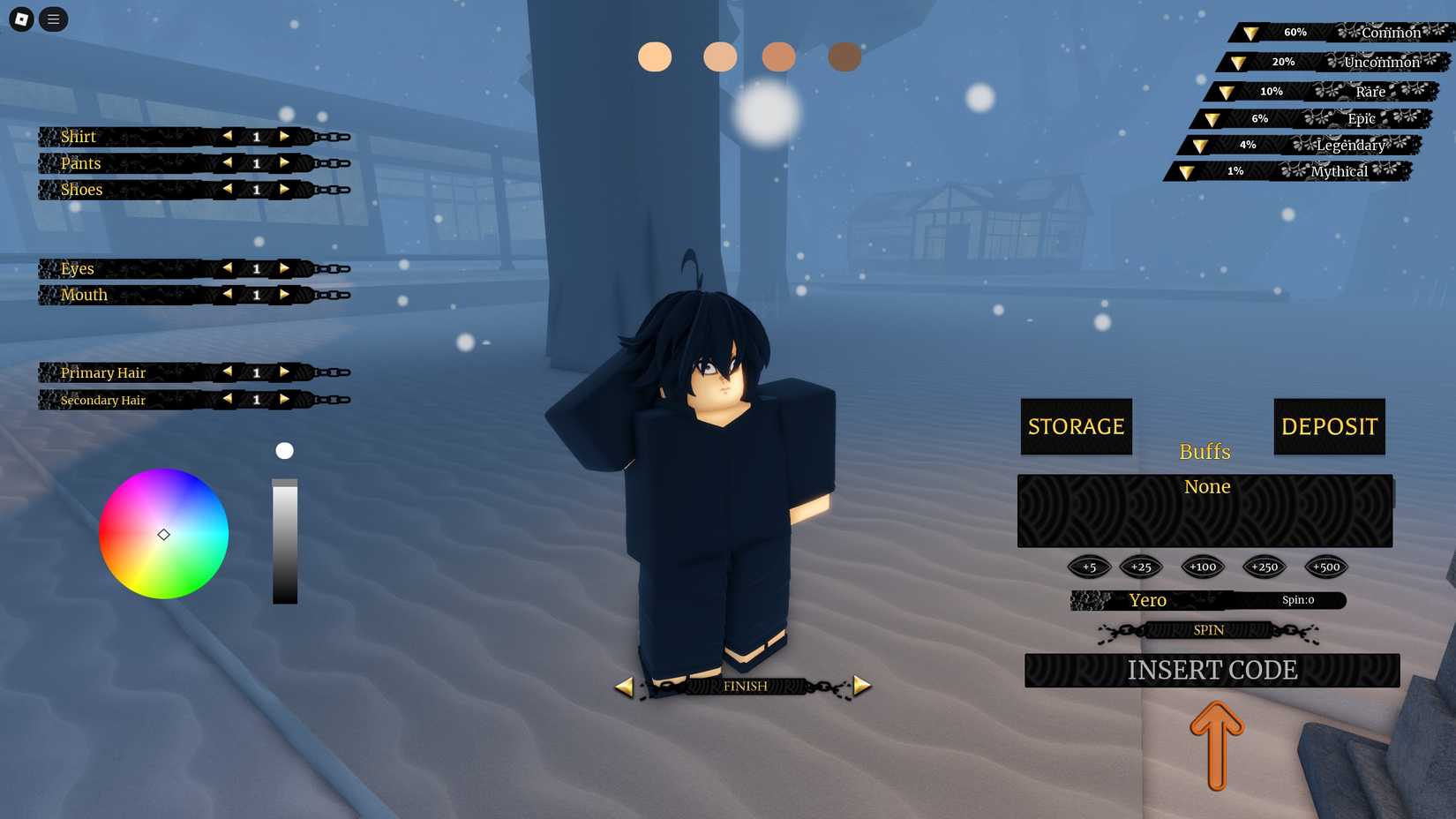
Task: Click the gold arrow on the Legendary rarity bar
Action: [x=1198, y=145]
